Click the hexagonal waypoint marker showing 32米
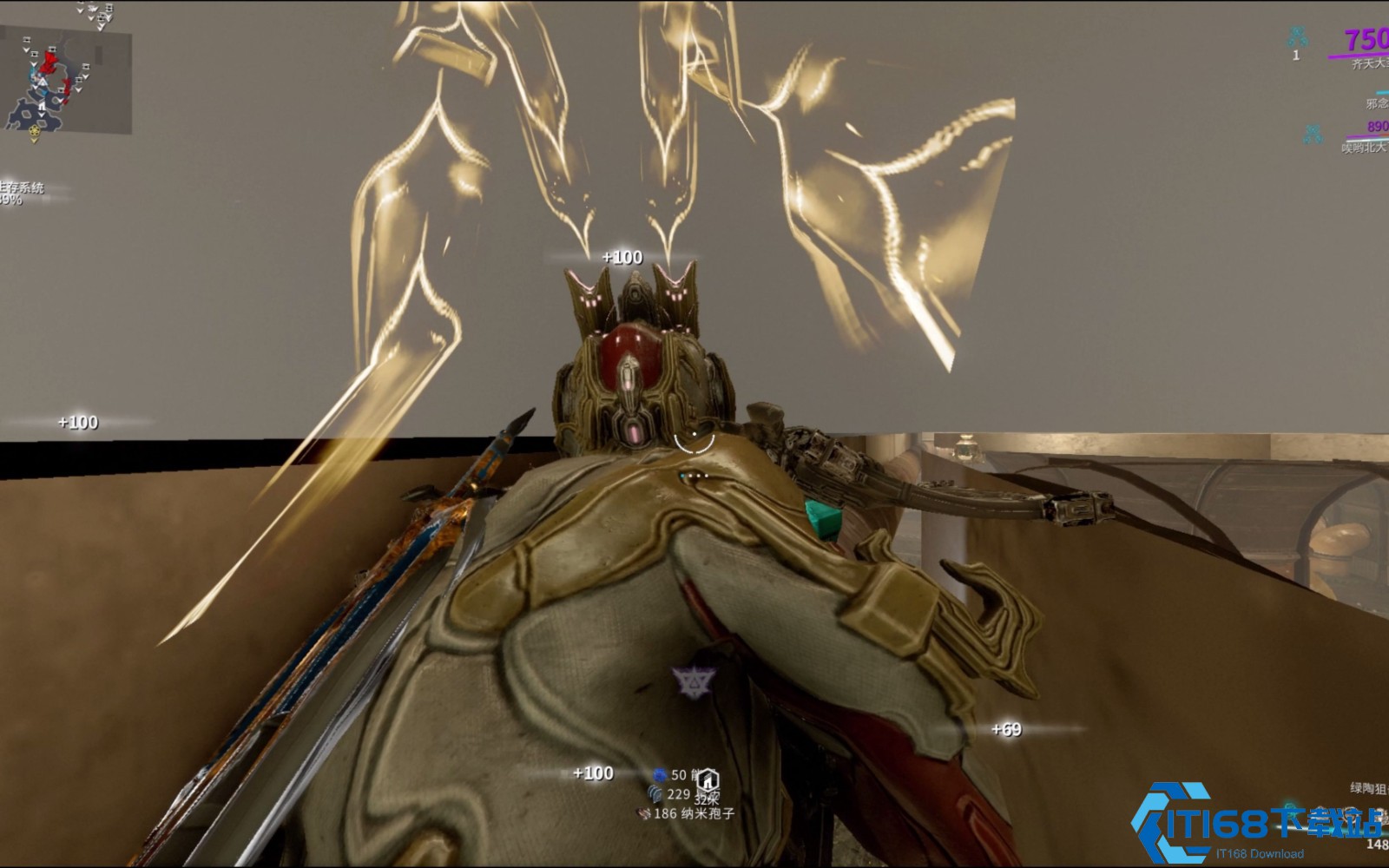Screen dimensions: 1389x868 pyautogui.click(x=708, y=779)
